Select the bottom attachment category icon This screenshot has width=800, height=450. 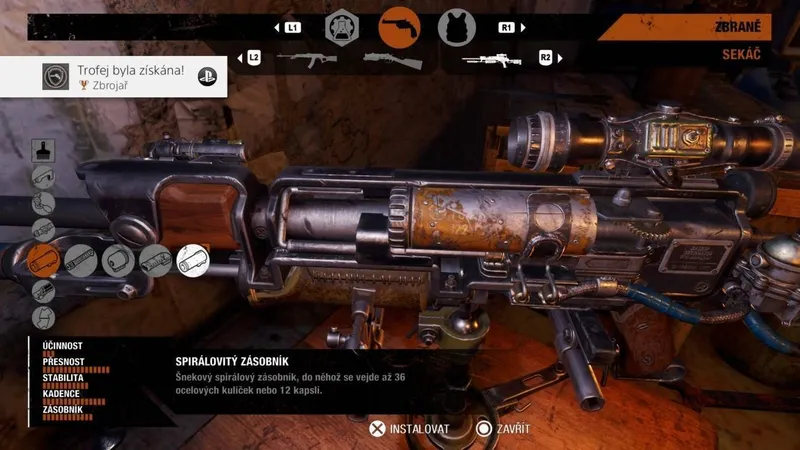click(43, 317)
